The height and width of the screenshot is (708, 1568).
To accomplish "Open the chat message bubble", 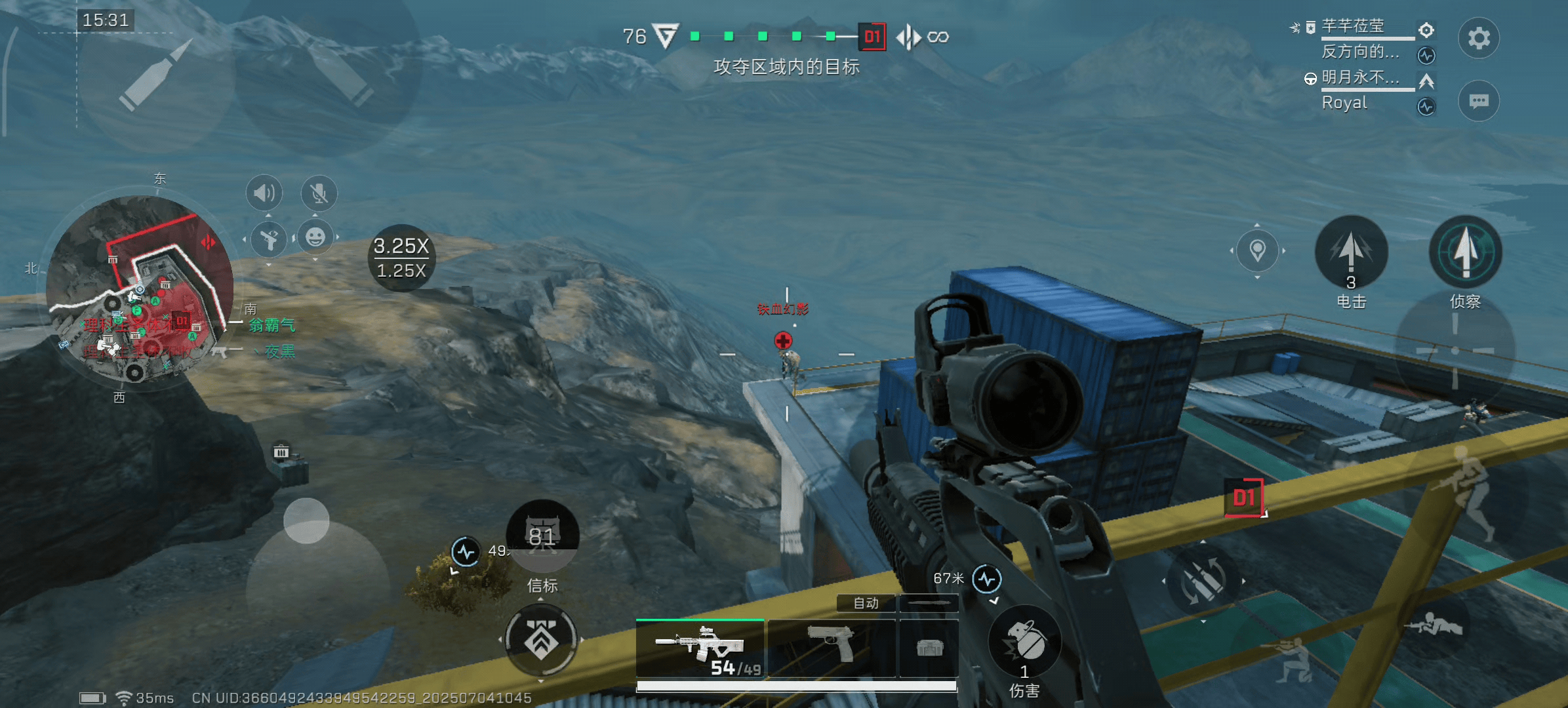I will click(x=1478, y=101).
